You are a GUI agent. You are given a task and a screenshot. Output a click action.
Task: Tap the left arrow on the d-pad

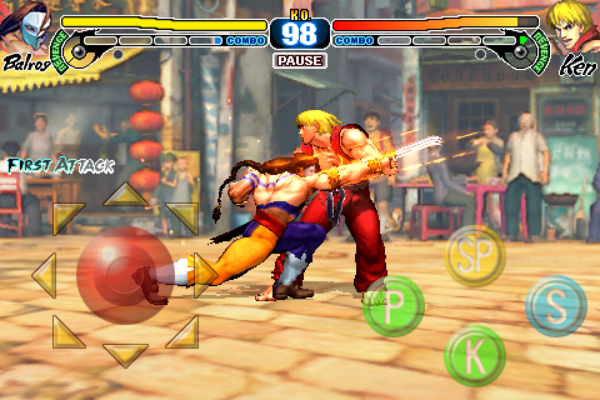pyautogui.click(x=43, y=275)
